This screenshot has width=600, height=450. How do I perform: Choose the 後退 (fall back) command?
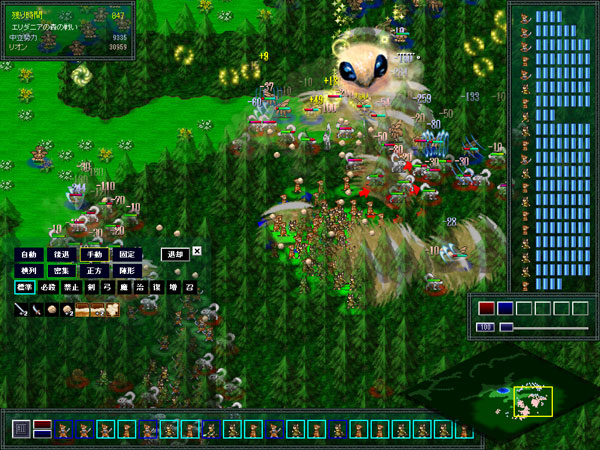click(60, 254)
